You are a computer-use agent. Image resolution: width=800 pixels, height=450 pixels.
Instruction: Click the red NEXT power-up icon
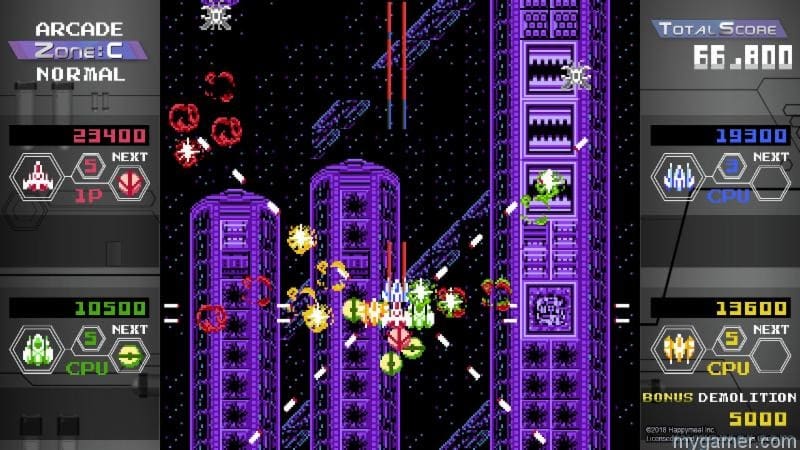(x=130, y=181)
